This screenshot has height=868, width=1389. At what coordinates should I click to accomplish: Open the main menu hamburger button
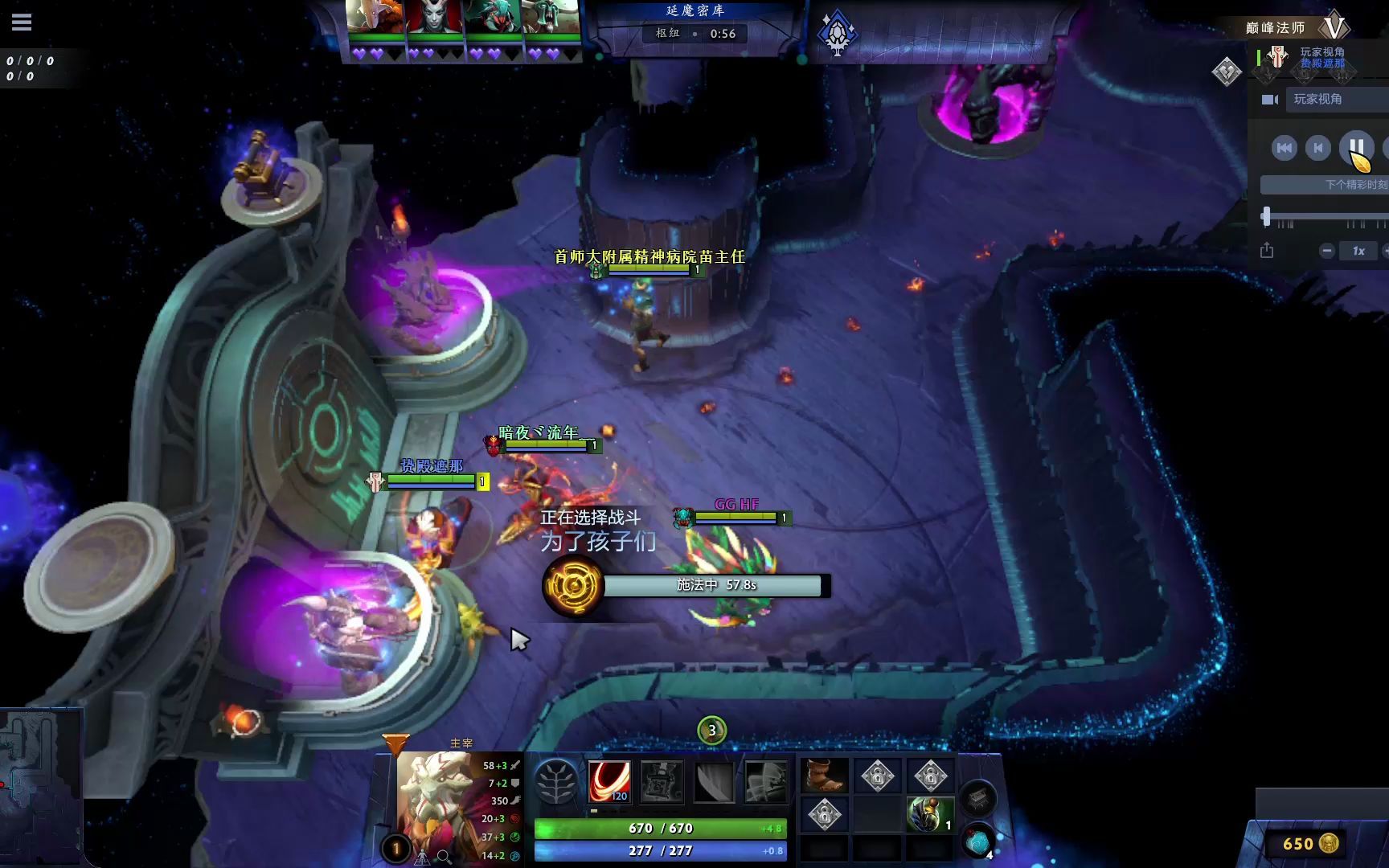22,22
